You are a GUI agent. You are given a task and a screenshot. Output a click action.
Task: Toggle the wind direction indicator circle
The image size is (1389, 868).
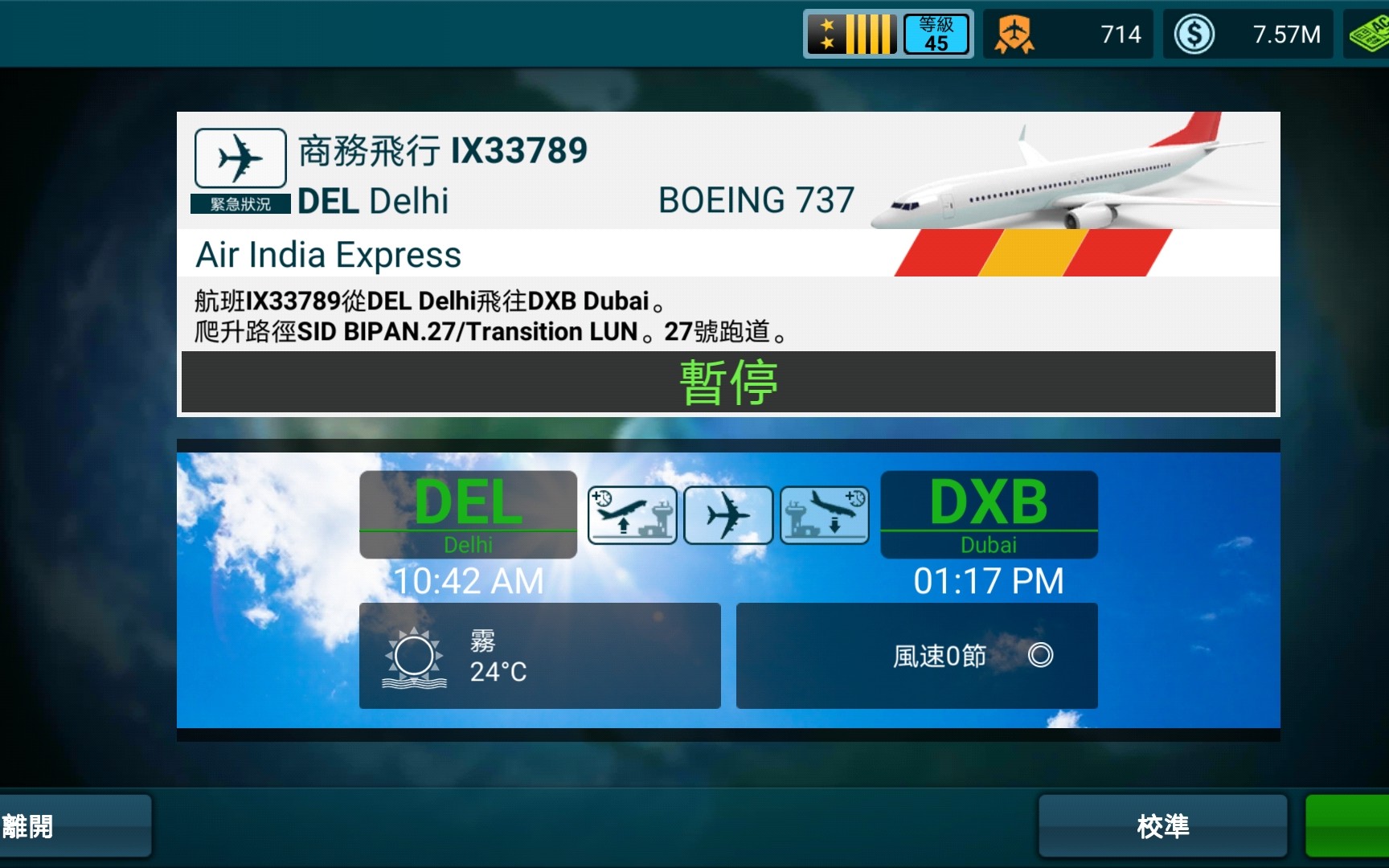pyautogui.click(x=1043, y=656)
